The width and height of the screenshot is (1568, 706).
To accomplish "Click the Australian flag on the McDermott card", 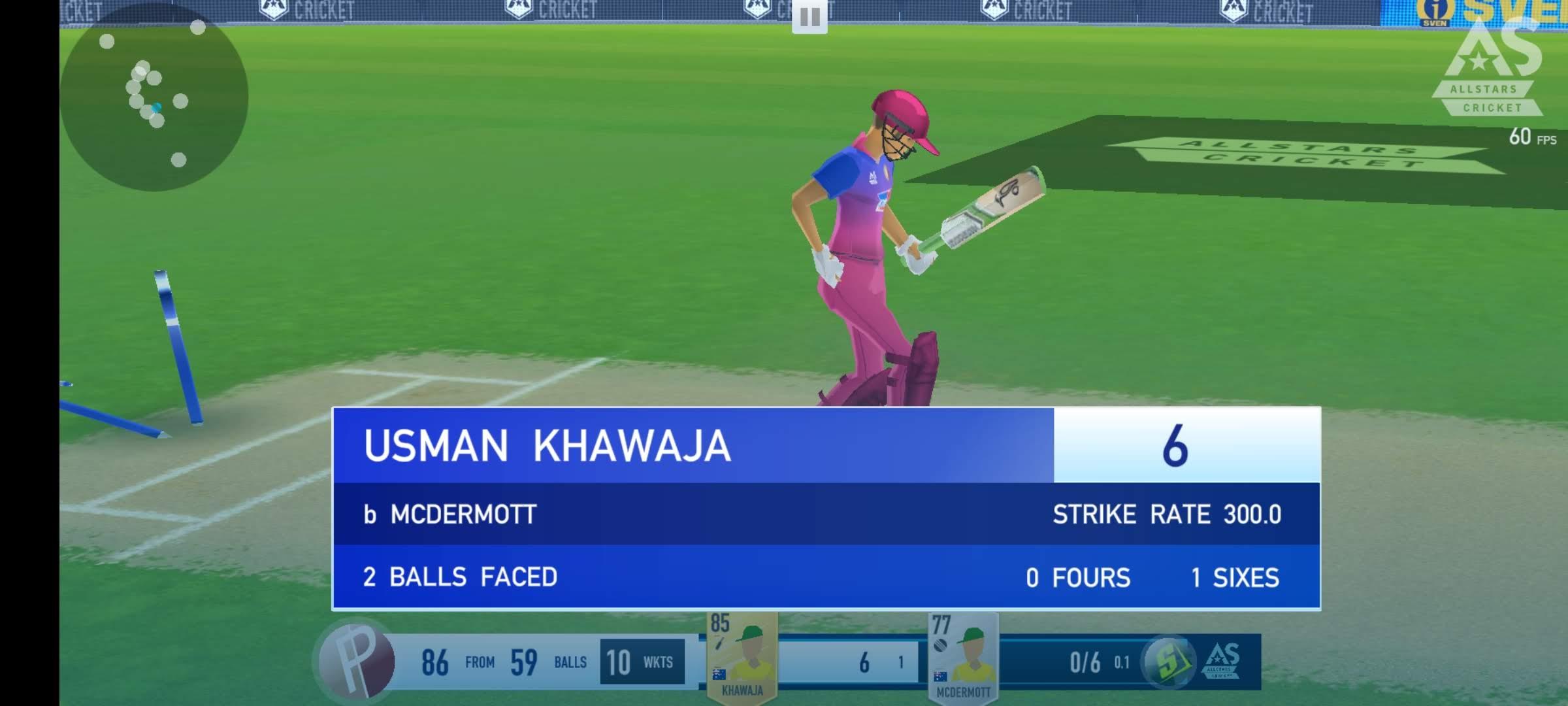I will click(941, 677).
